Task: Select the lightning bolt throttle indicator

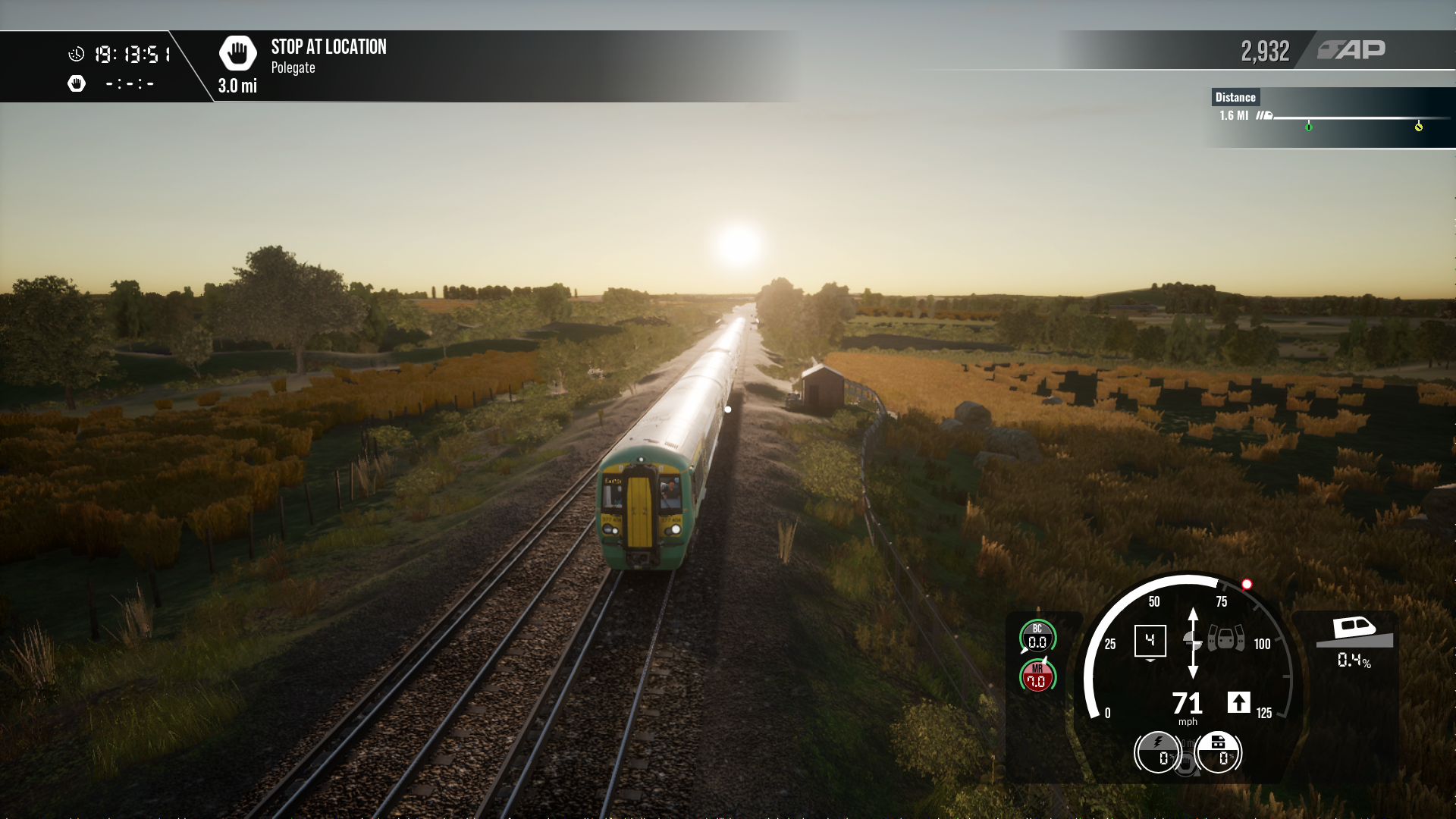Action: pos(1158,752)
